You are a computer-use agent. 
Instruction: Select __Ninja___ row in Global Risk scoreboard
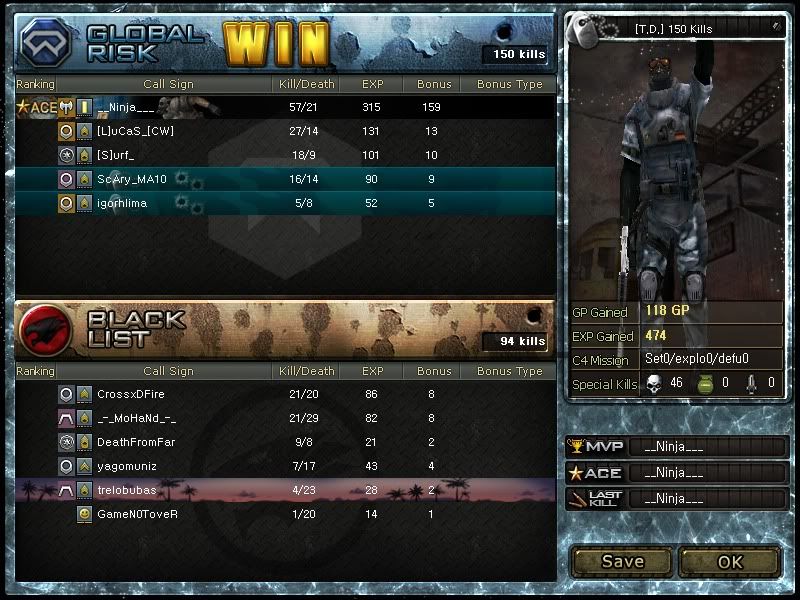click(x=285, y=107)
